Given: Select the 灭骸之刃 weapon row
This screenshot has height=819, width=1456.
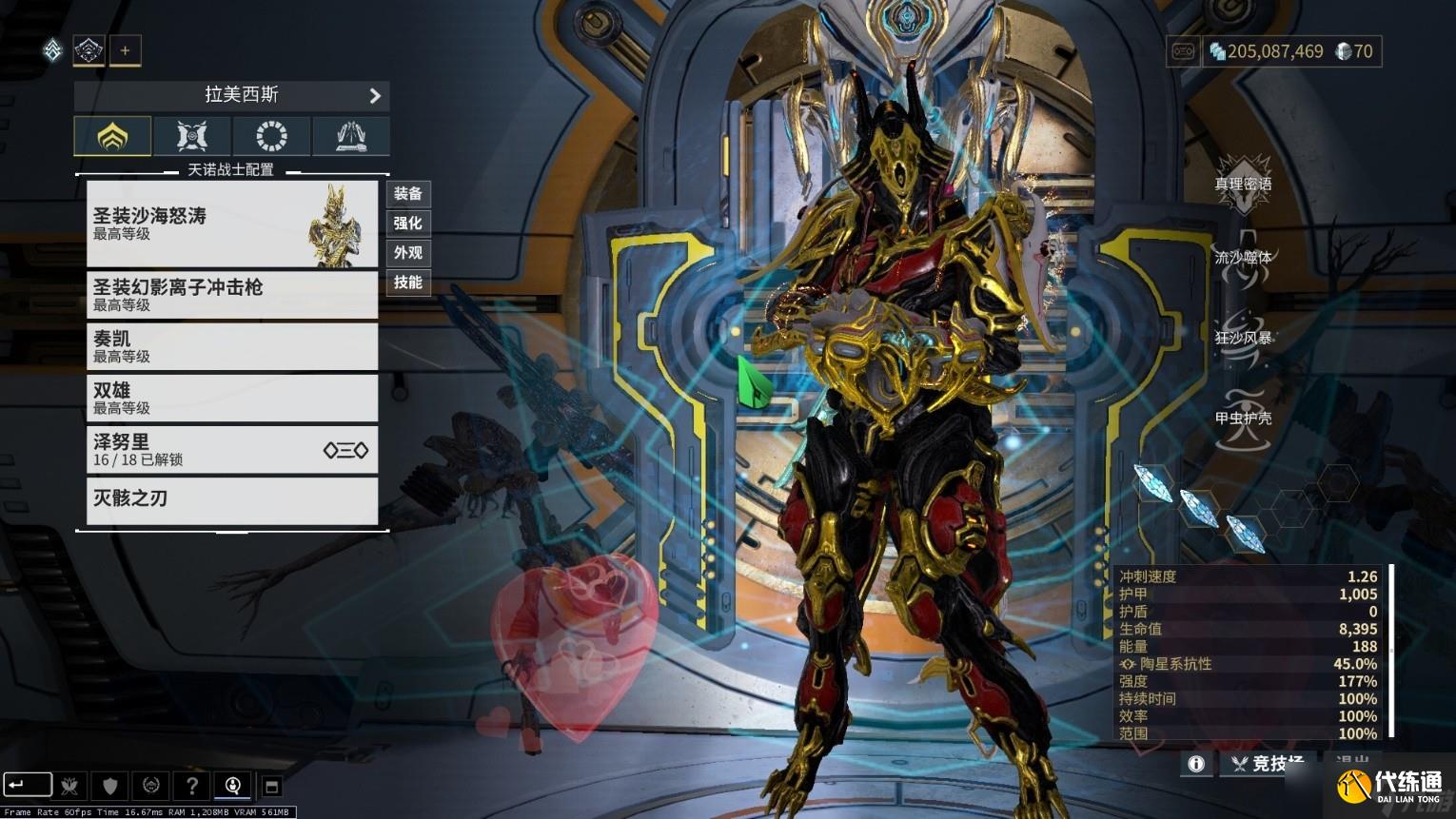Looking at the screenshot, I should pos(231,498).
